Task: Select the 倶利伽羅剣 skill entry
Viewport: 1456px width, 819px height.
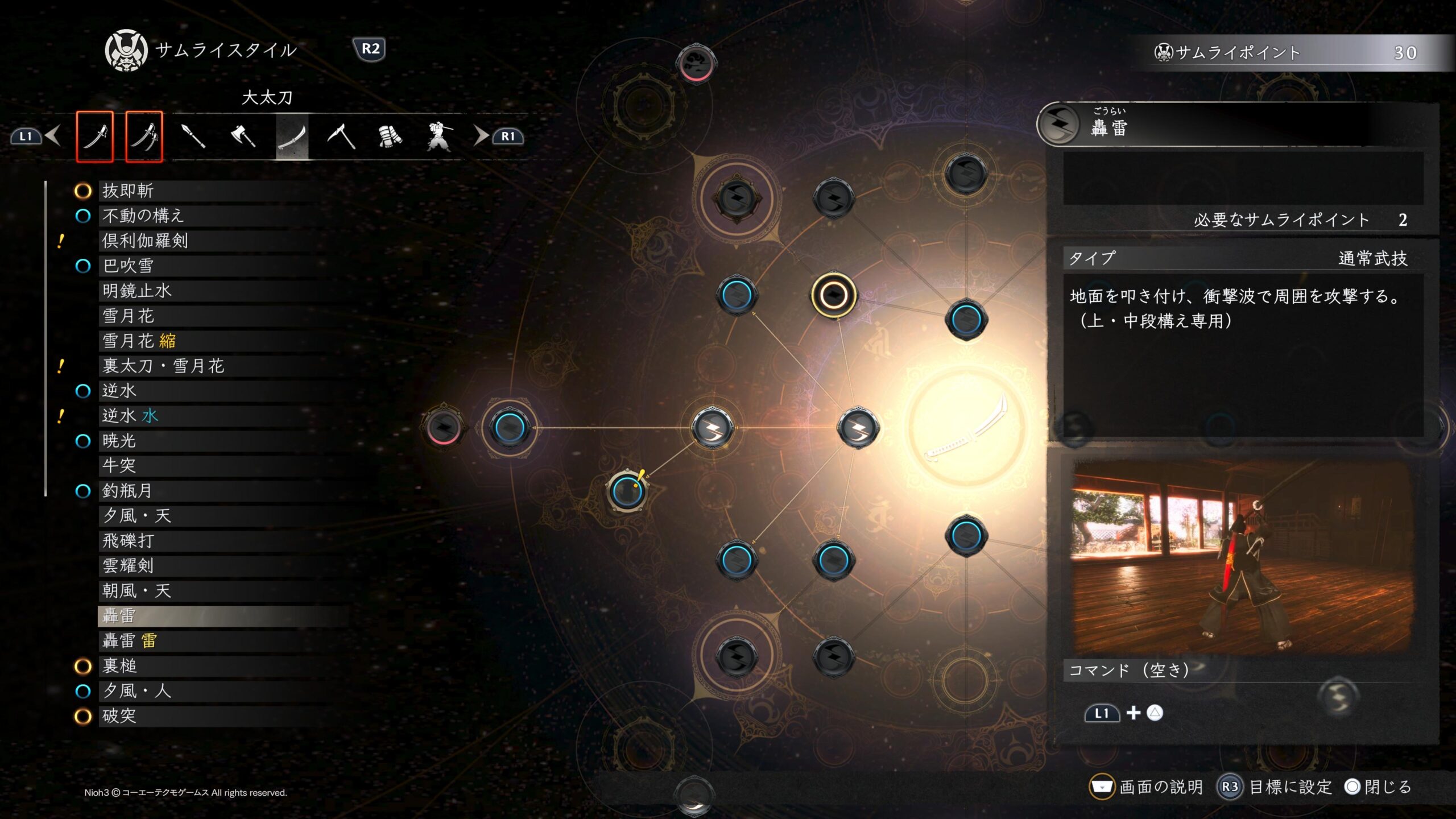Action: click(145, 241)
